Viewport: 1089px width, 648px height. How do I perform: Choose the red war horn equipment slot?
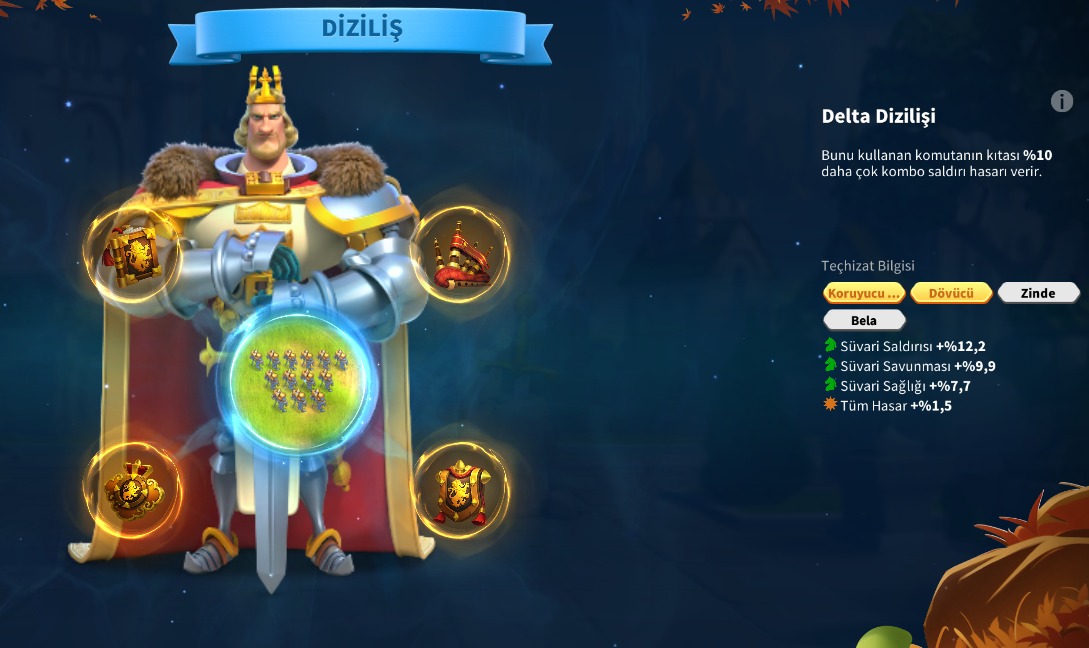[459, 255]
